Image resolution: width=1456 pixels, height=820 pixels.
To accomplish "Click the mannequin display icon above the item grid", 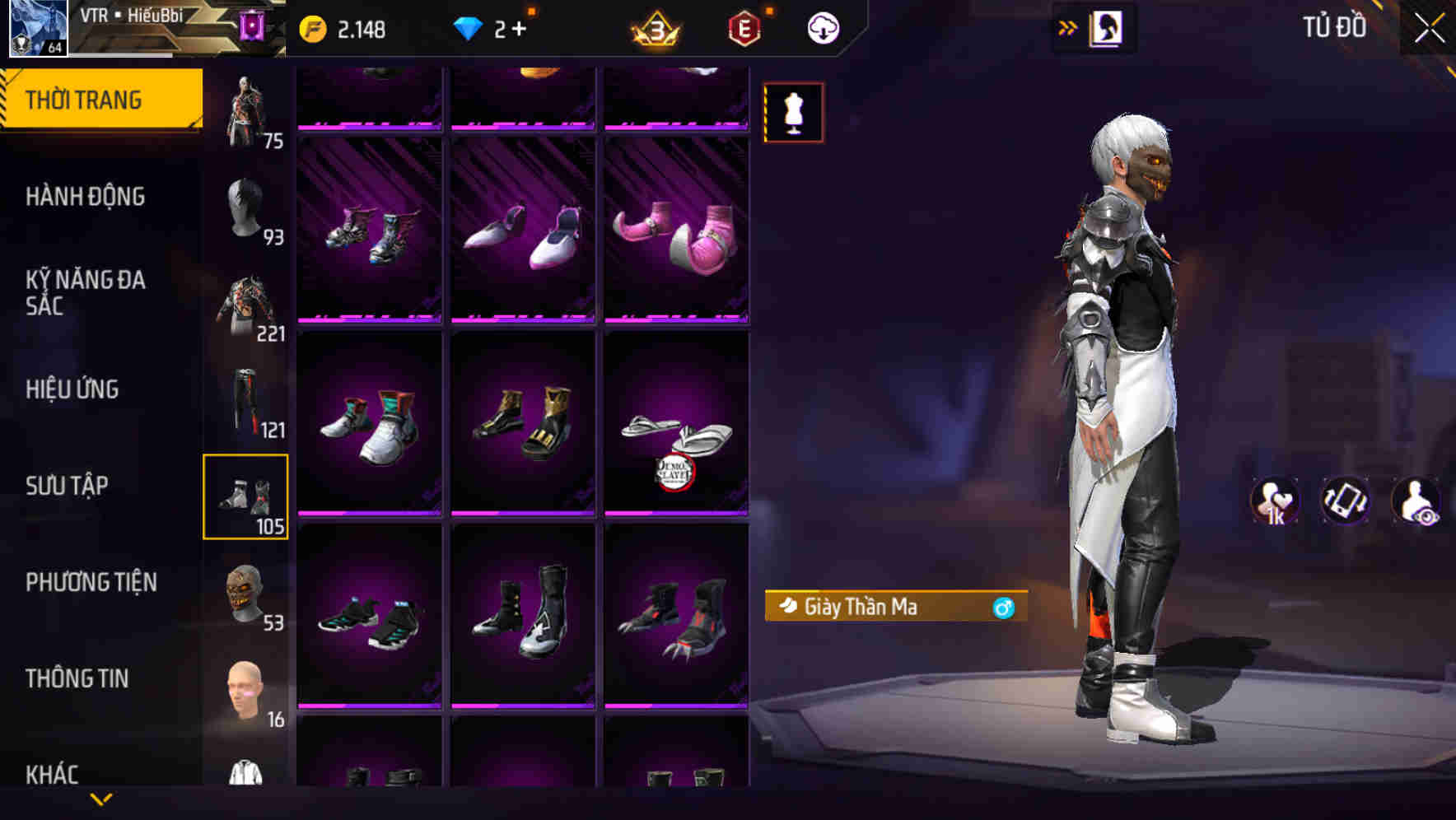I will click(x=793, y=113).
